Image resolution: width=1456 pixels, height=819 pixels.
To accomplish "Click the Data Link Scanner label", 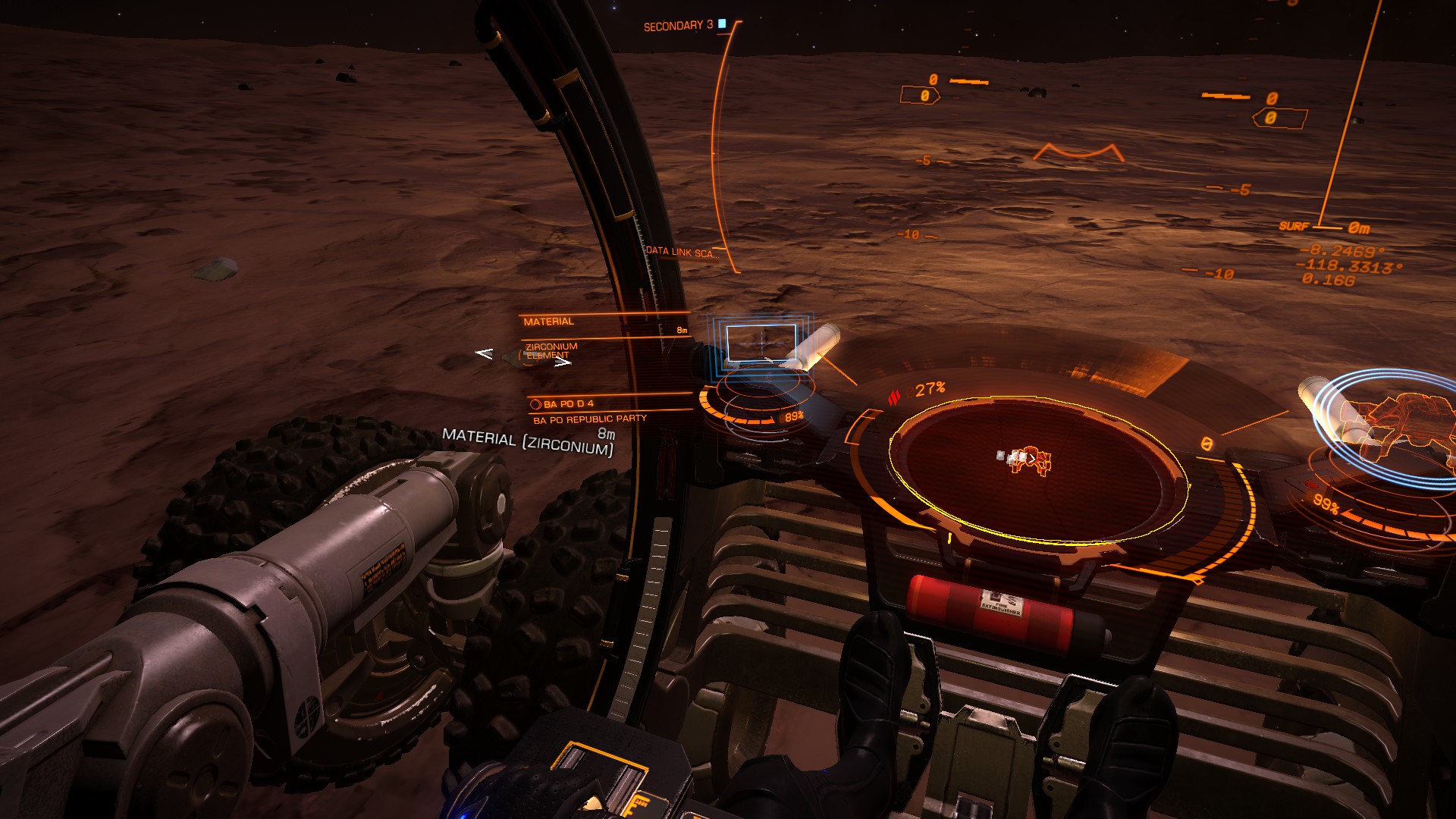I will tap(681, 252).
